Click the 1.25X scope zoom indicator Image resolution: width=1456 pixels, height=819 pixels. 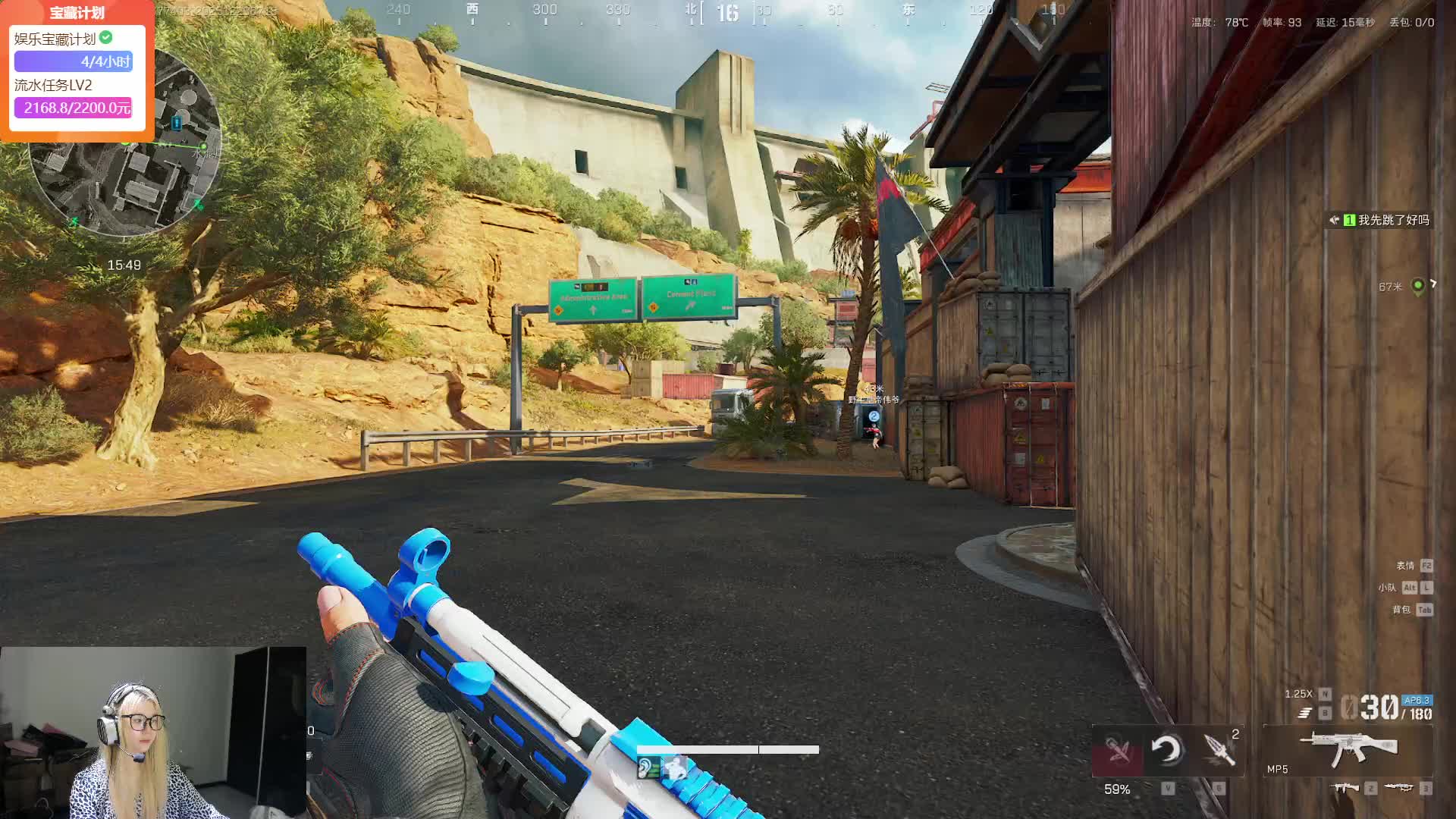pyautogui.click(x=1298, y=694)
